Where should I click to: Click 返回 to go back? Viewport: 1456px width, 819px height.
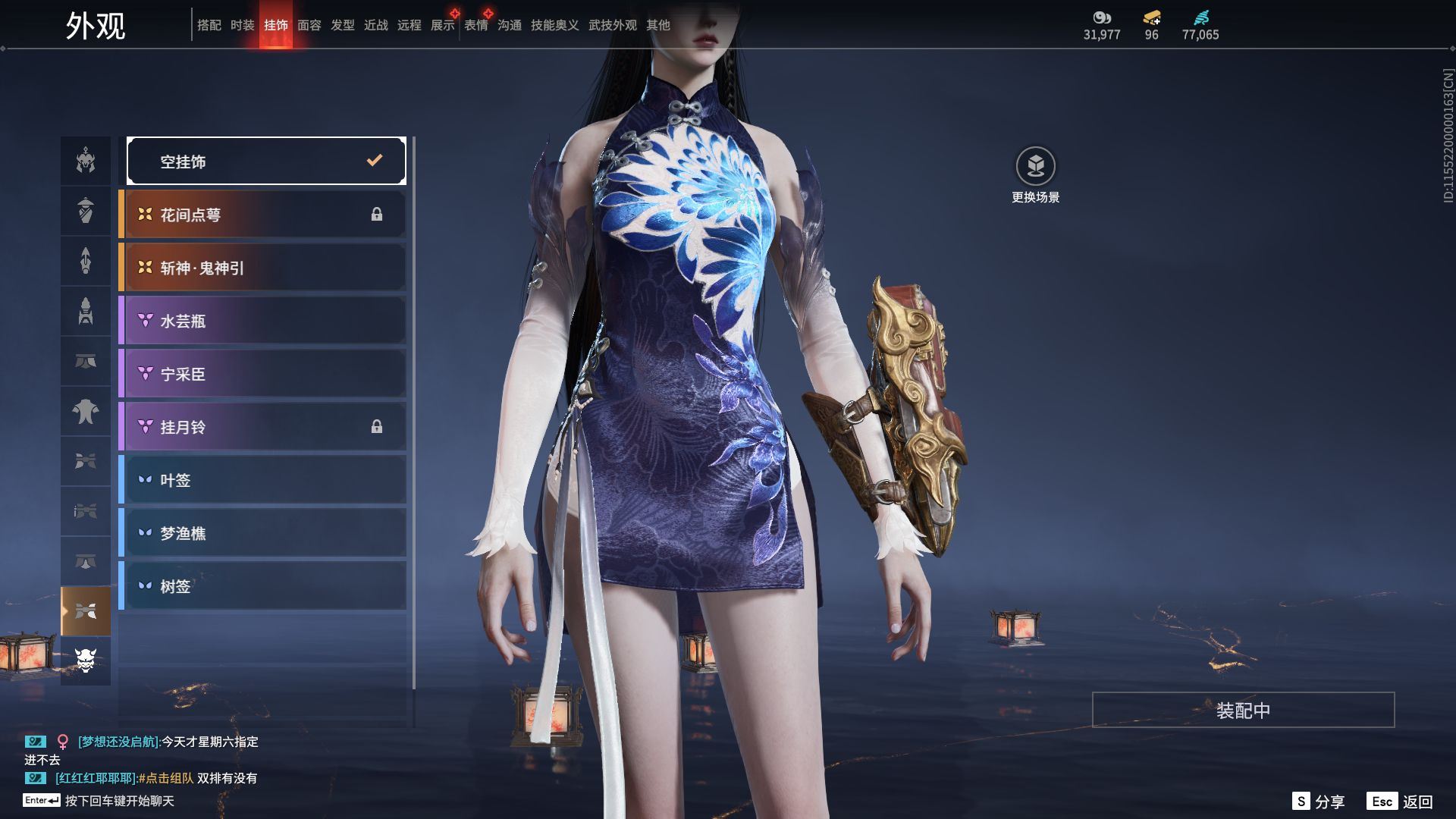[x=1400, y=802]
